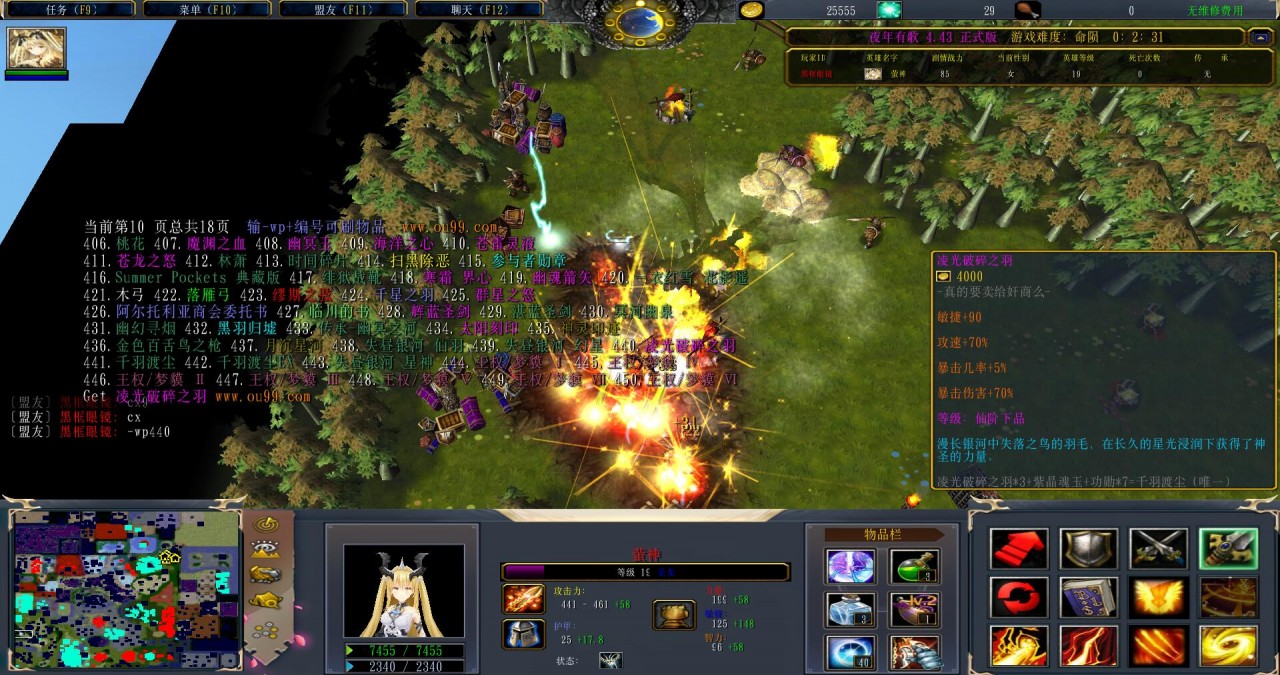Activate the red arrow move command
This screenshot has height=675, width=1280.
pos(1019,548)
